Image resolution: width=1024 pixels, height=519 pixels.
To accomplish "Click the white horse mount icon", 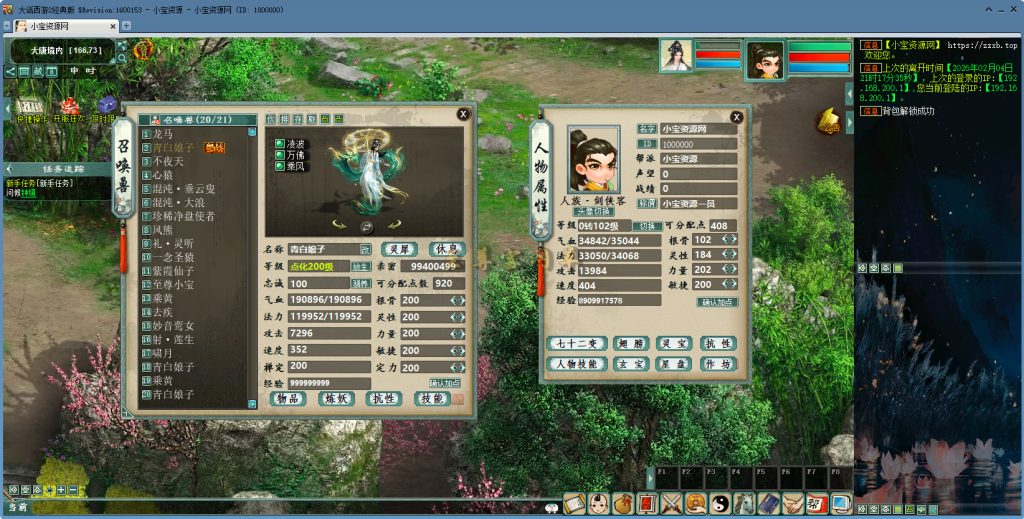I will (x=744, y=504).
